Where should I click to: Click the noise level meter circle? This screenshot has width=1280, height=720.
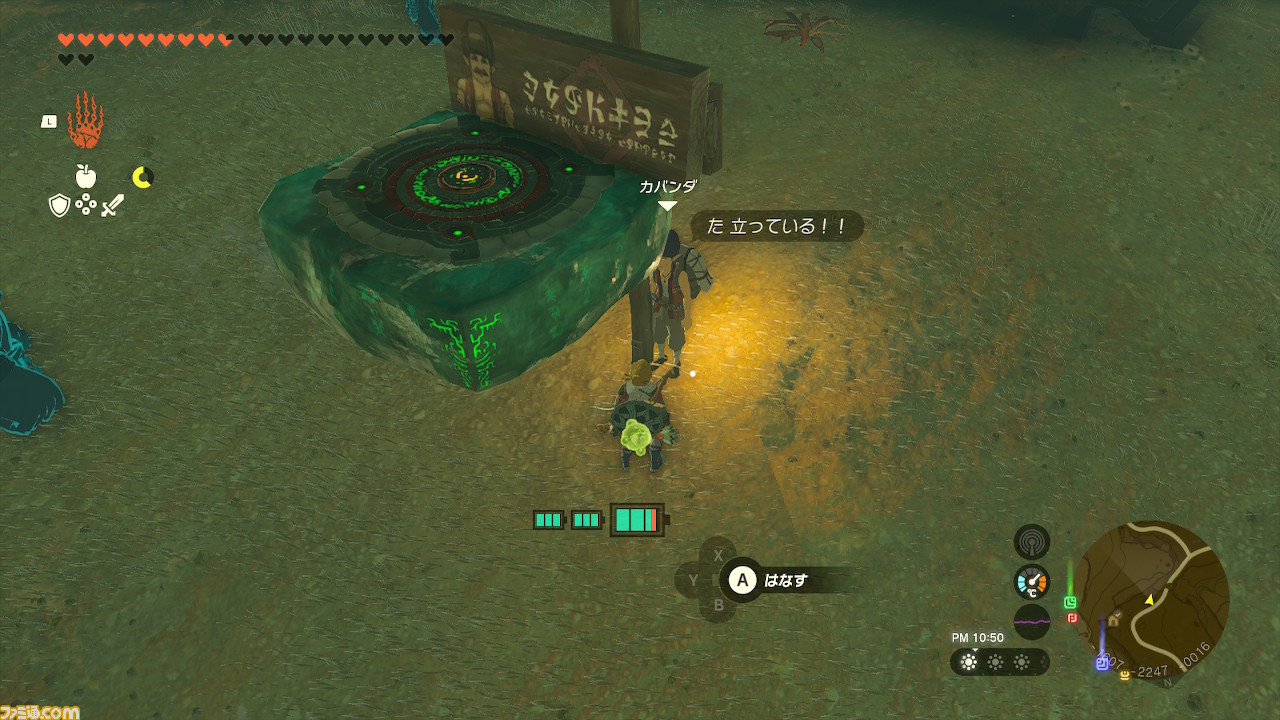click(x=1032, y=620)
